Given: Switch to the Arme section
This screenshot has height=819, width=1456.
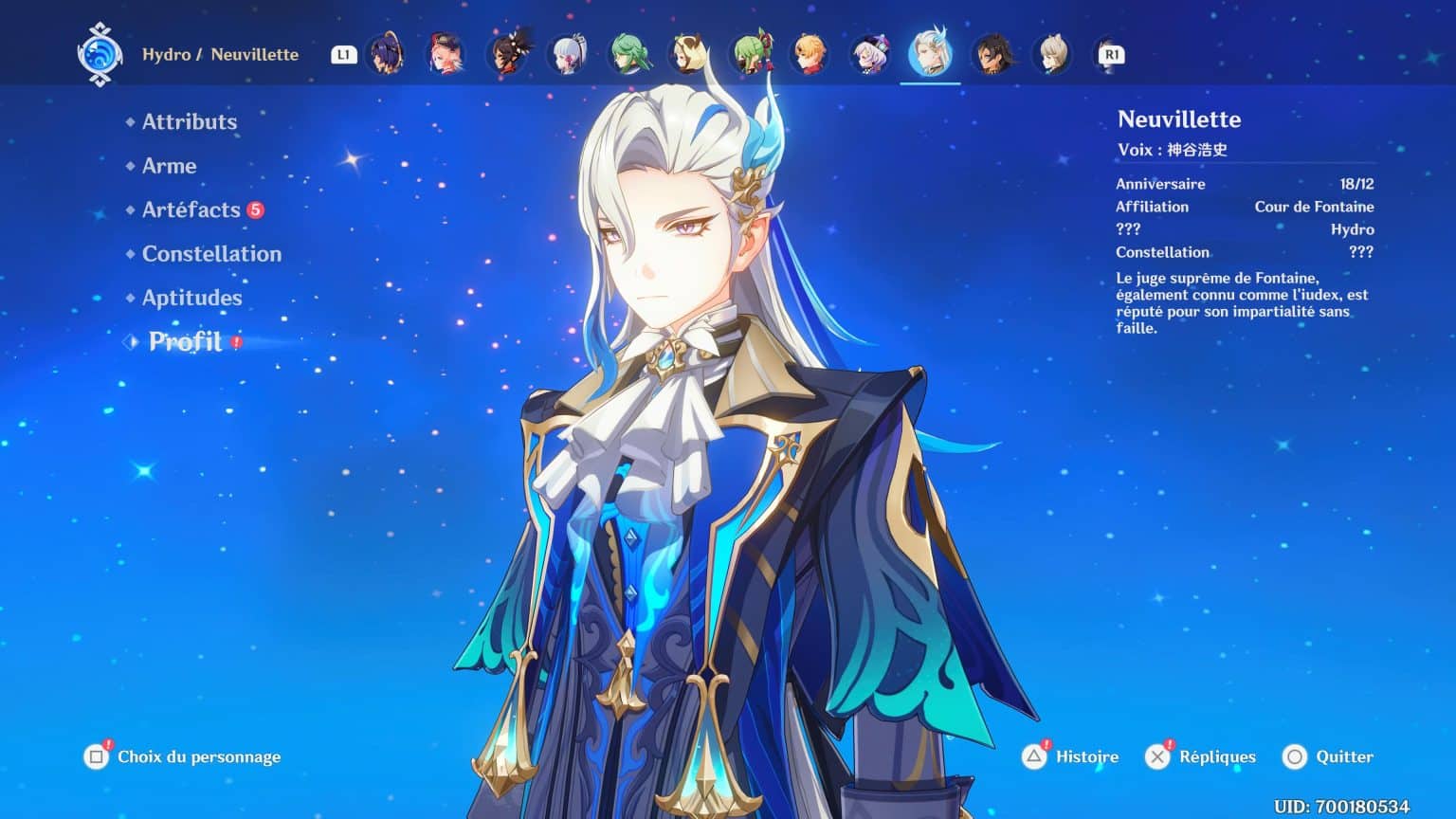Looking at the screenshot, I should pos(168,166).
